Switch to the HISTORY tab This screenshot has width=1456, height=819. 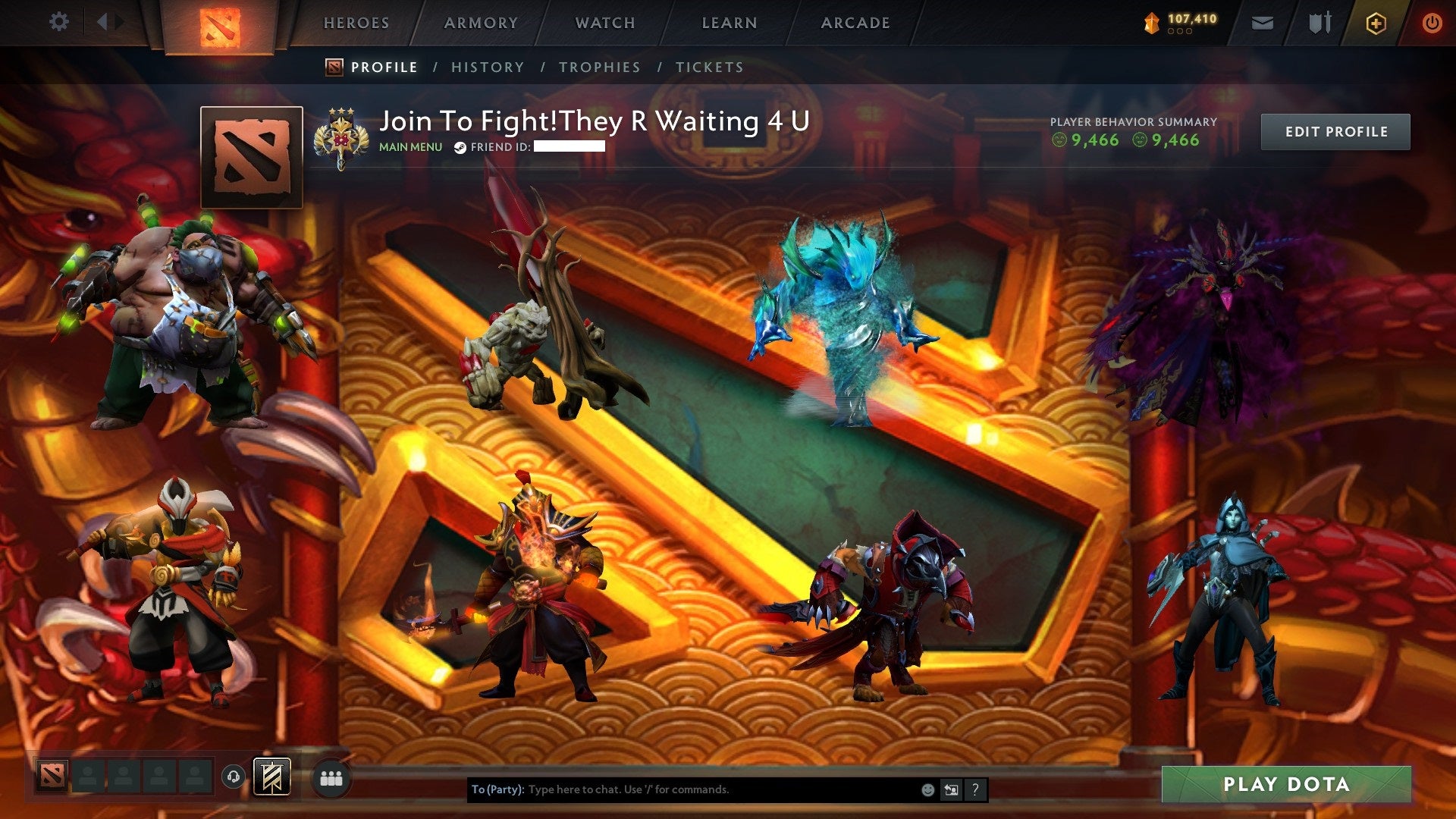click(x=487, y=67)
